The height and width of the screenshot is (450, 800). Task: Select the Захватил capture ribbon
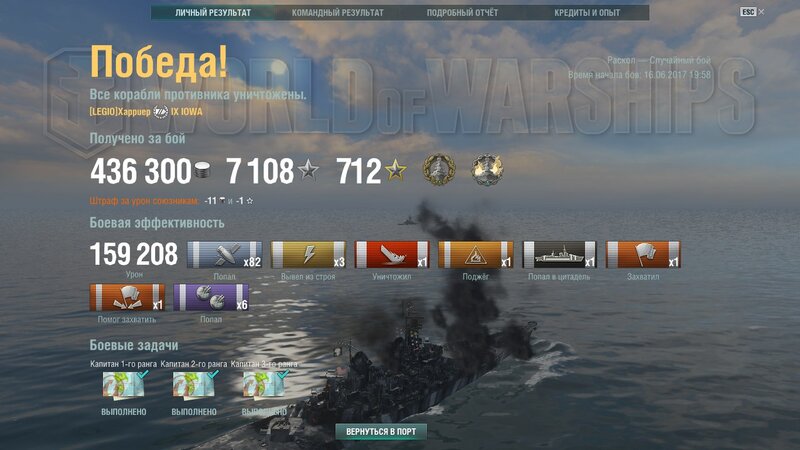click(x=644, y=255)
